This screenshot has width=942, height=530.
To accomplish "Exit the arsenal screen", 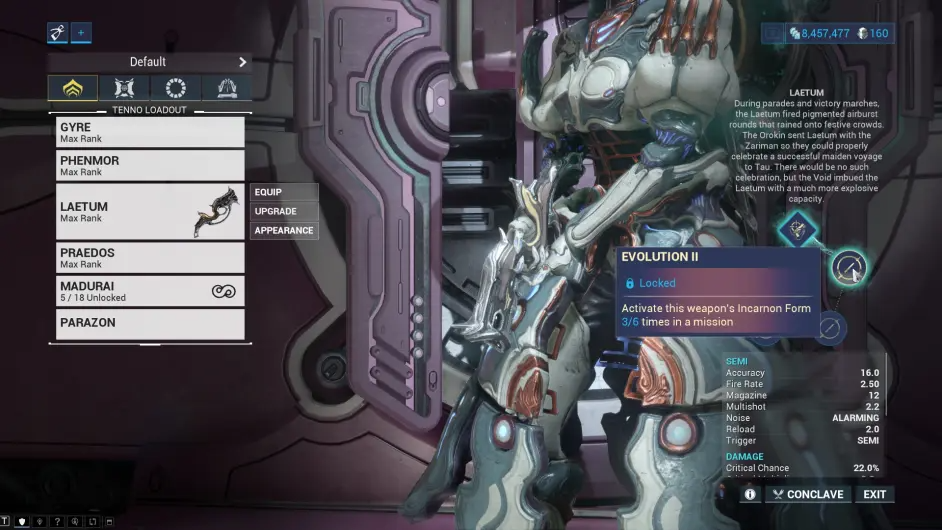I will 875,494.
